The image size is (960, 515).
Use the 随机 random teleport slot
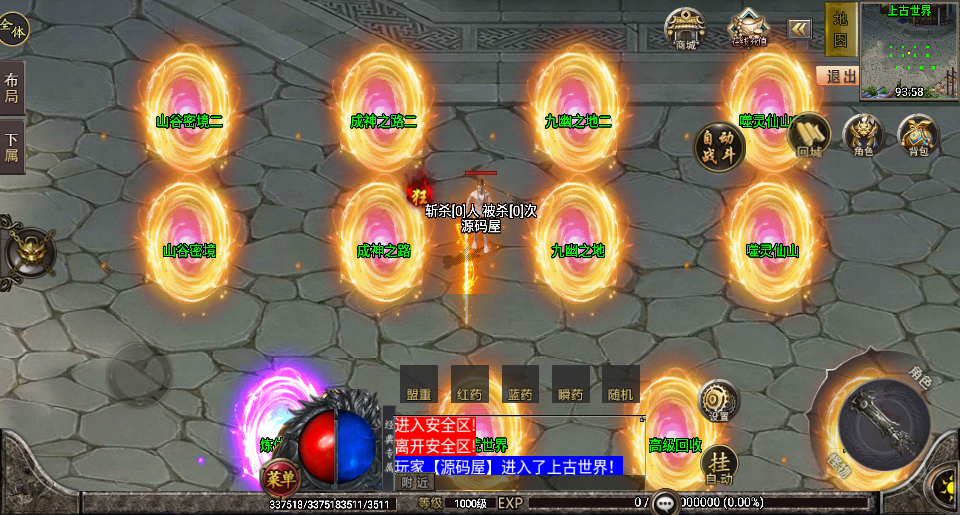pyautogui.click(x=621, y=385)
